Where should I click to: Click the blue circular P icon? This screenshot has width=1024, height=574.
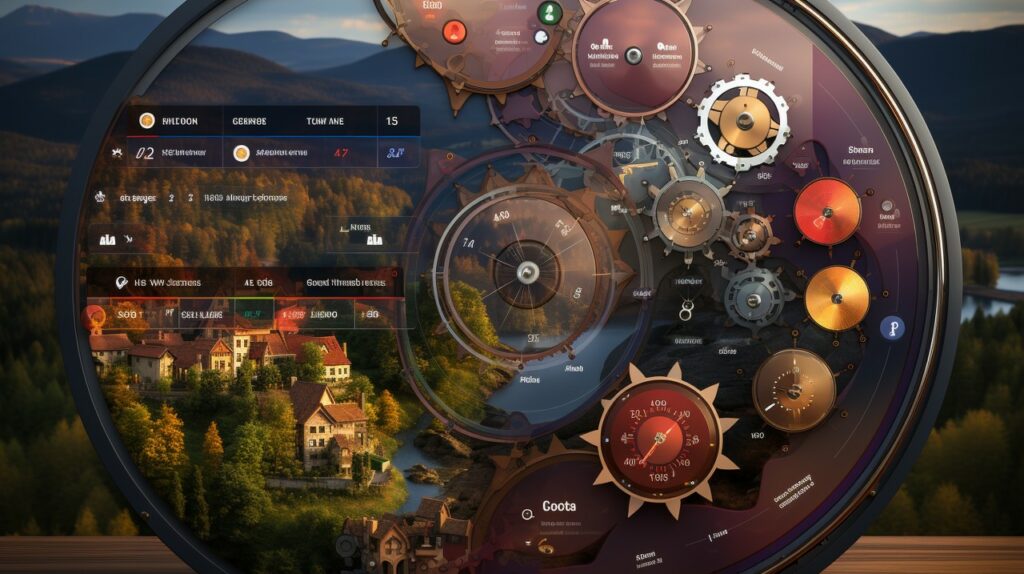coord(890,329)
